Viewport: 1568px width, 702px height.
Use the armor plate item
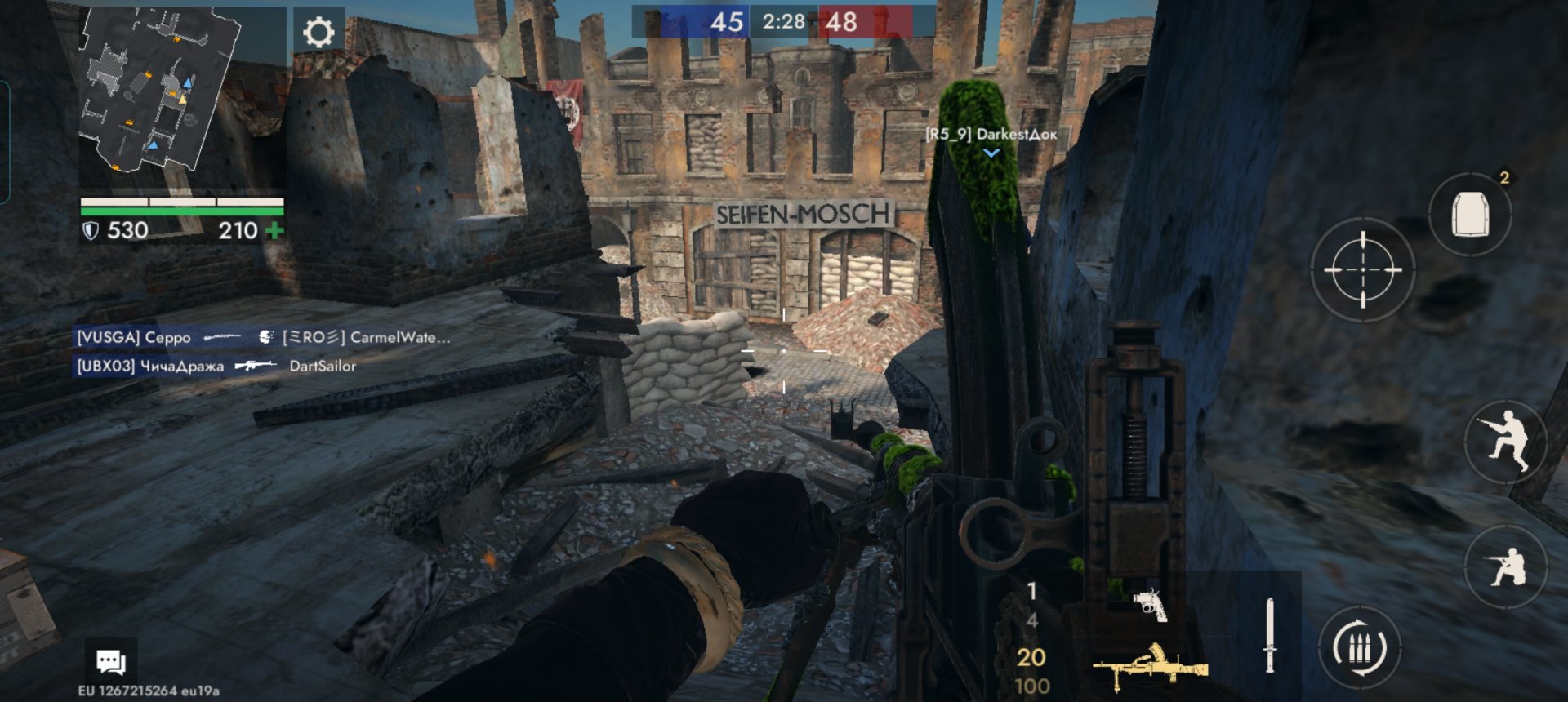pos(1470,215)
